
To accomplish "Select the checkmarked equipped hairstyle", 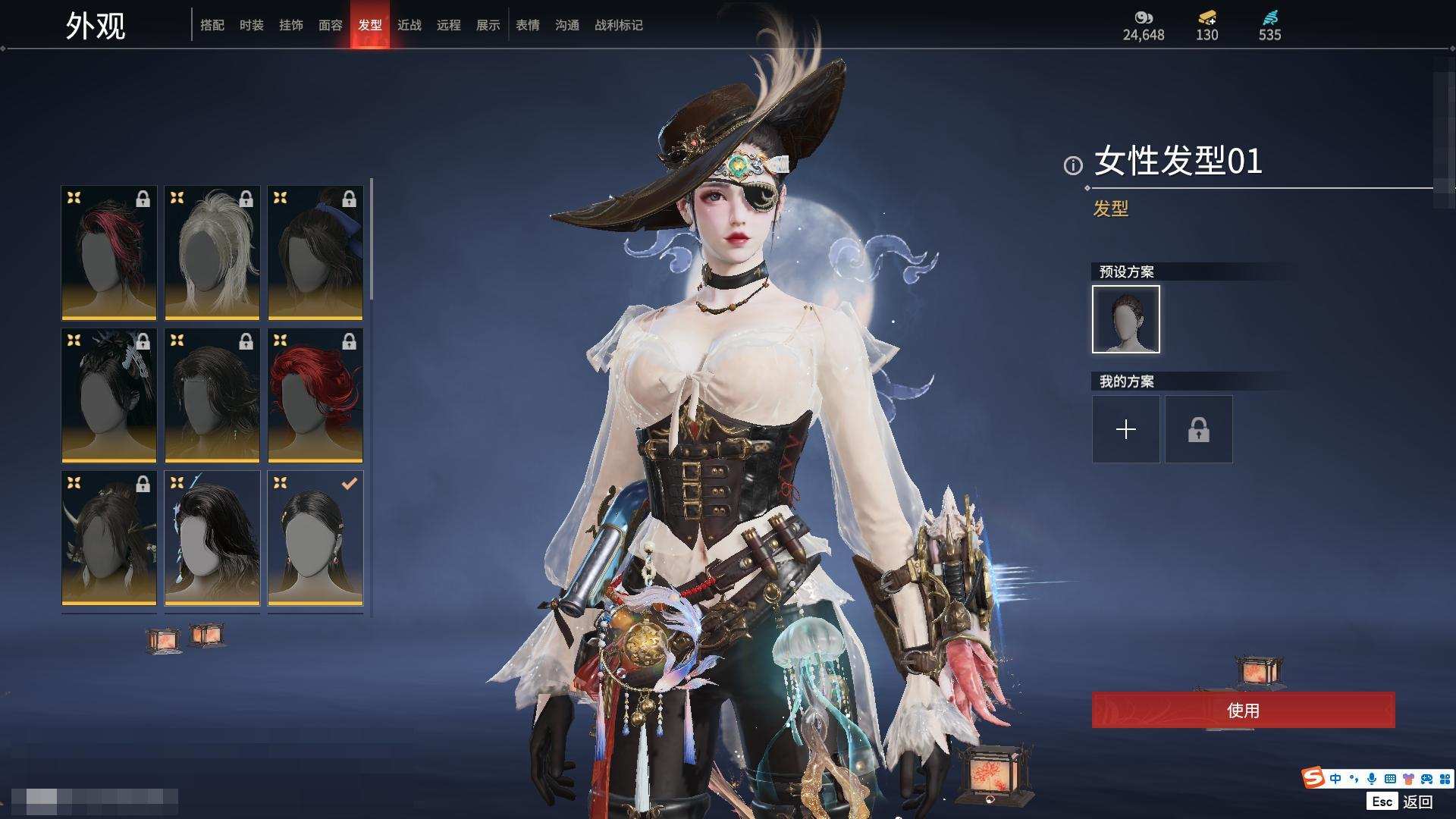I will click(x=315, y=538).
